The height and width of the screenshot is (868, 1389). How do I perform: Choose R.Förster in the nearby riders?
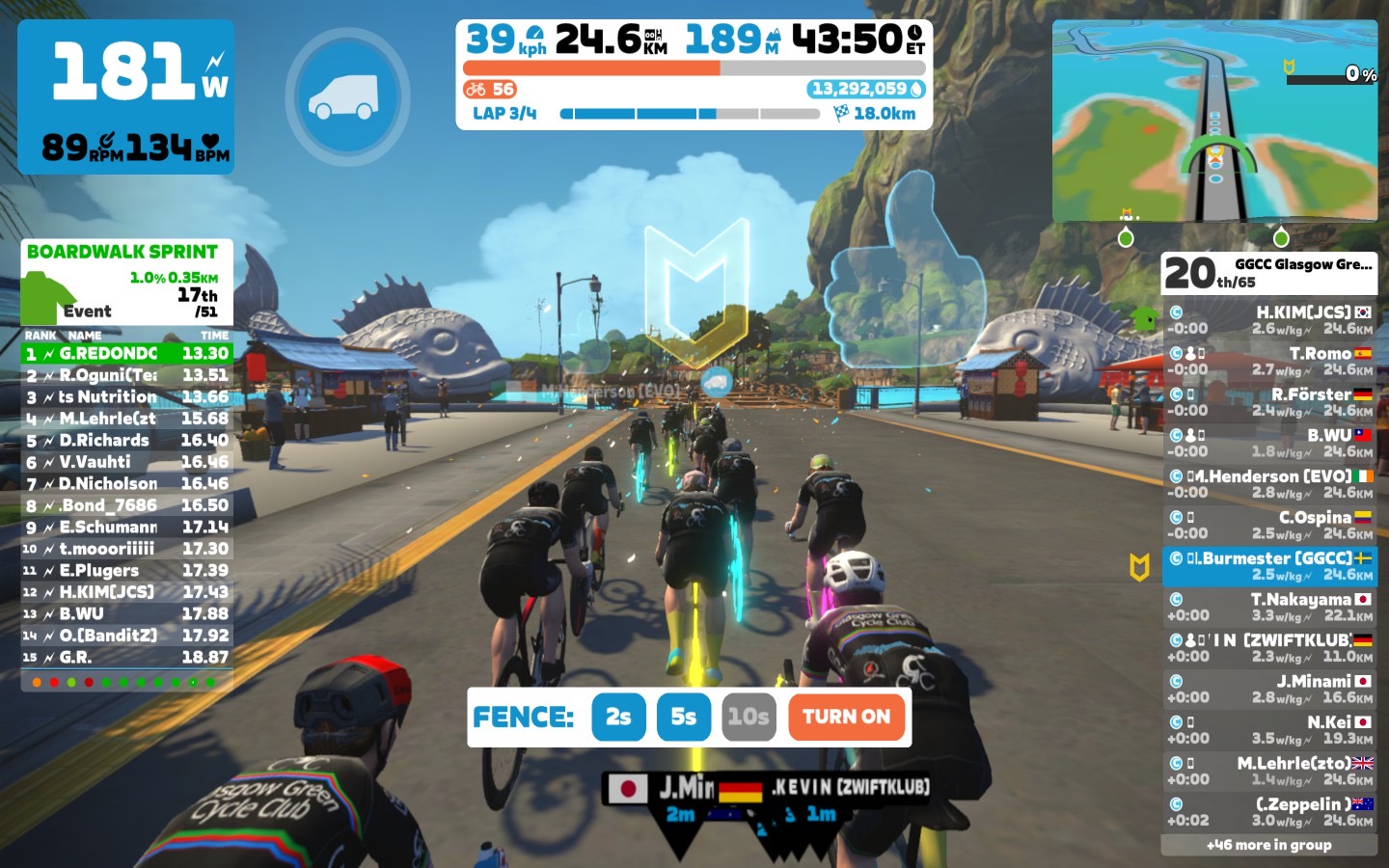[x=1269, y=402]
